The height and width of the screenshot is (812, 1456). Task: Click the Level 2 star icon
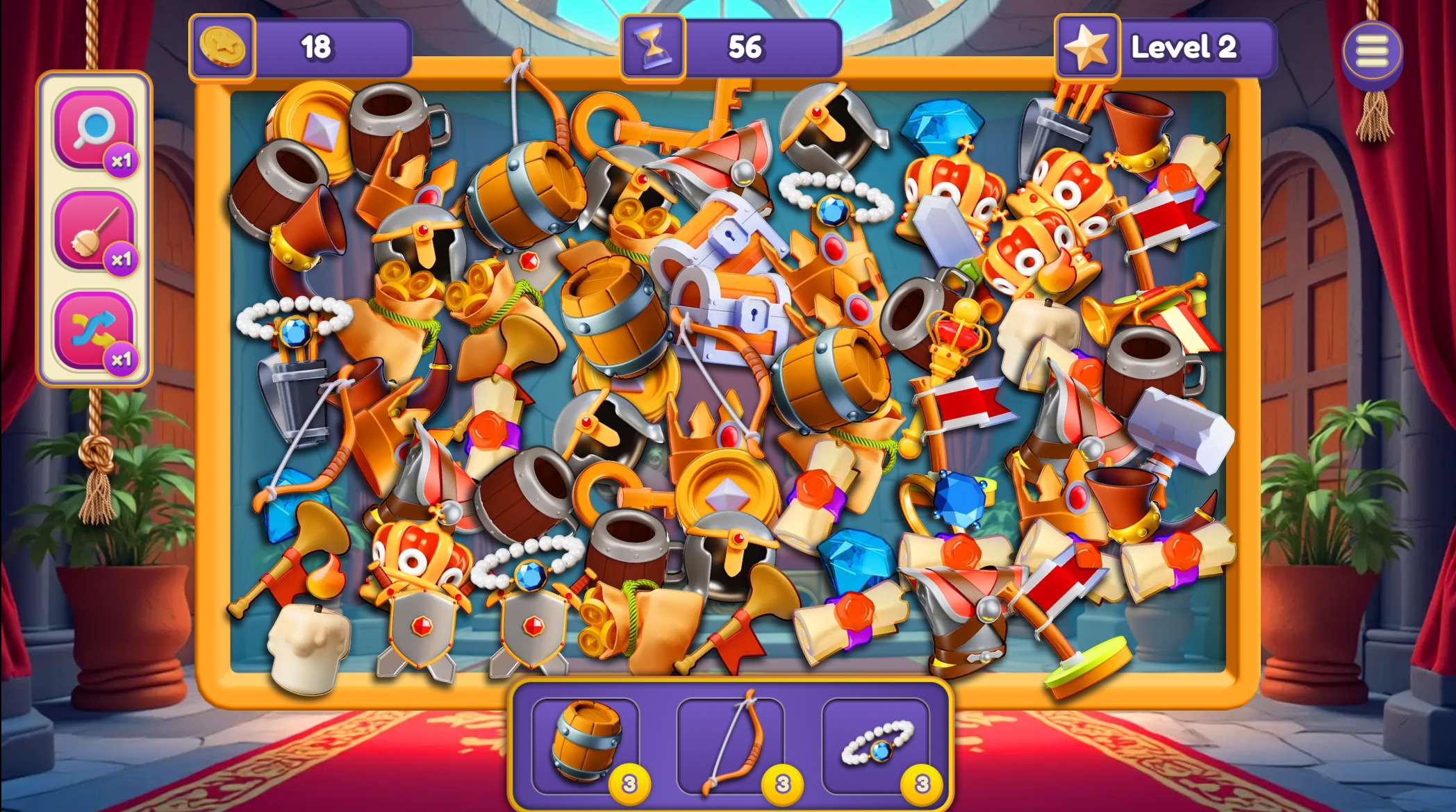click(x=1089, y=46)
